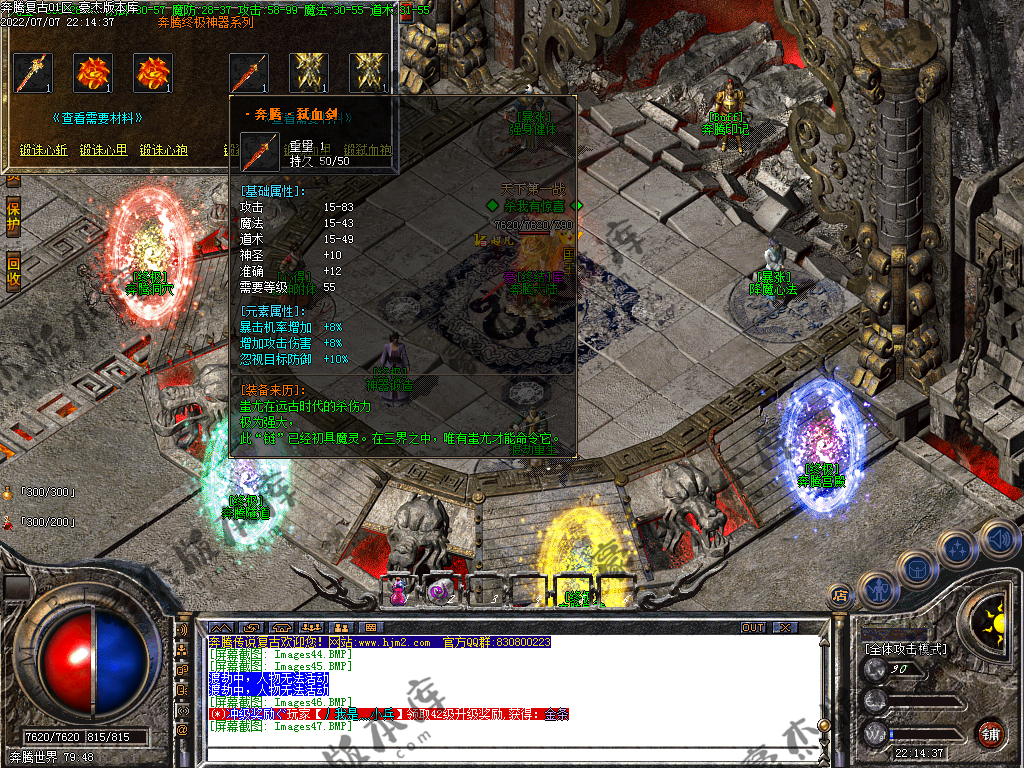Close the chat panel with X button
Viewport: 1024px width, 768px height.
click(x=785, y=628)
